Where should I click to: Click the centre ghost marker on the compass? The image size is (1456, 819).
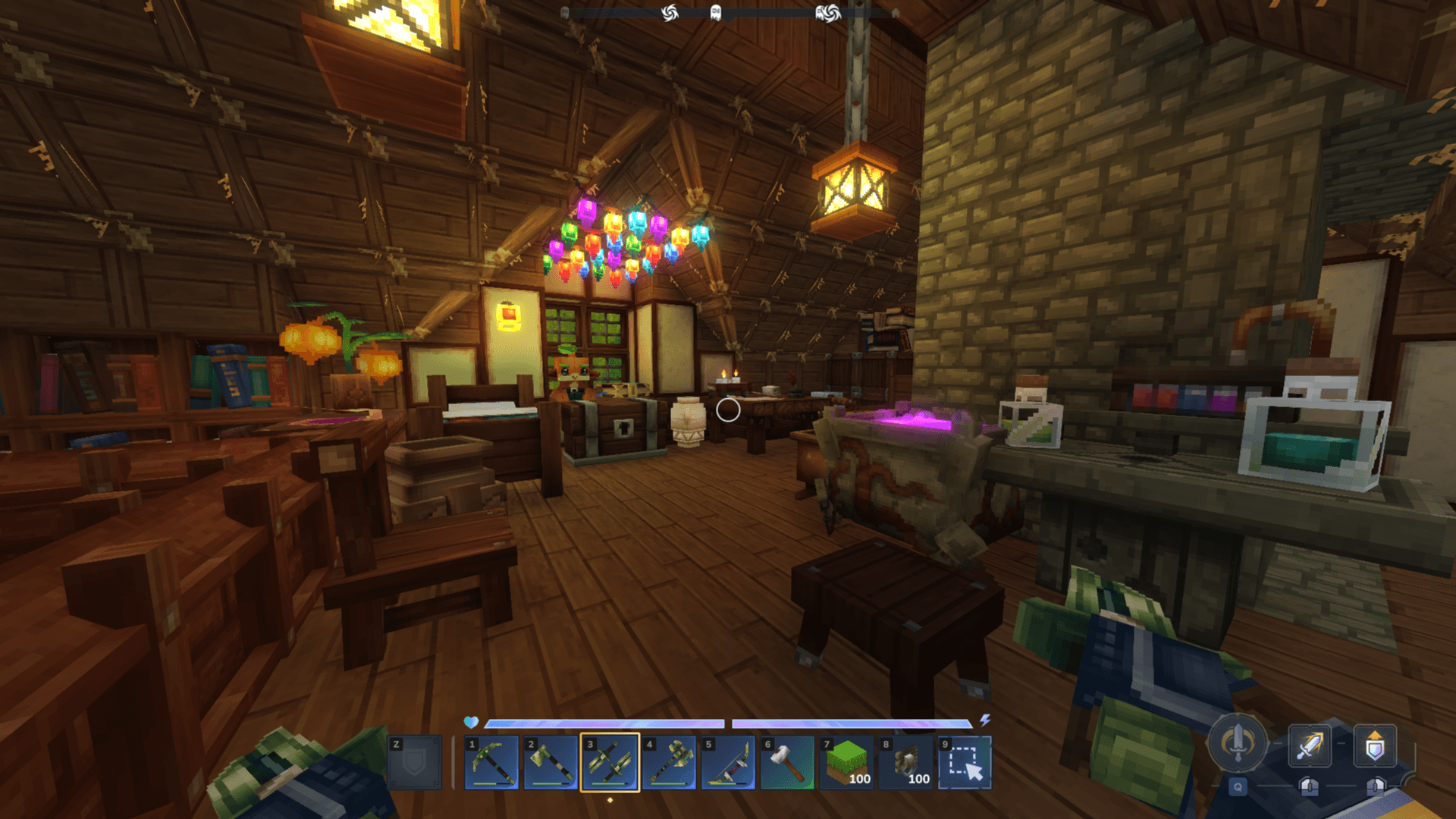715,13
